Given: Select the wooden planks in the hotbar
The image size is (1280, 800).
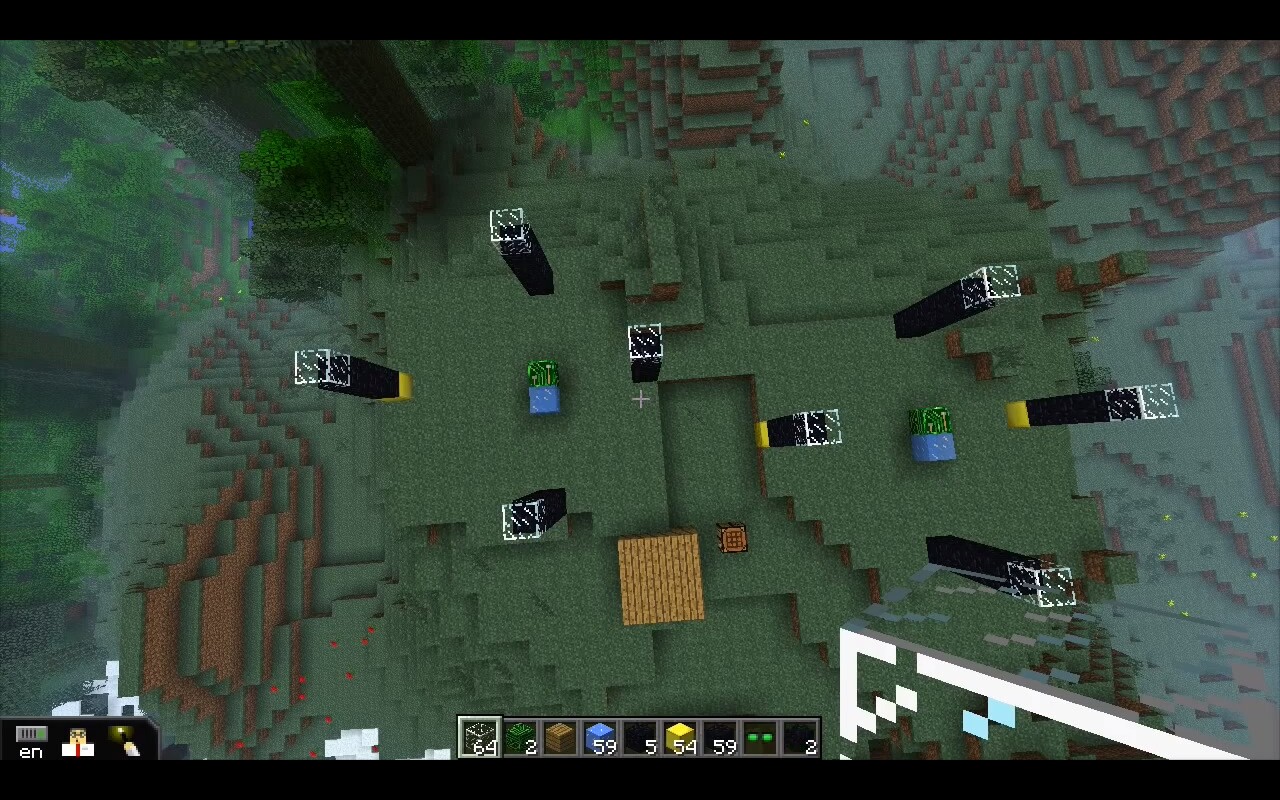Looking at the screenshot, I should 562,734.
